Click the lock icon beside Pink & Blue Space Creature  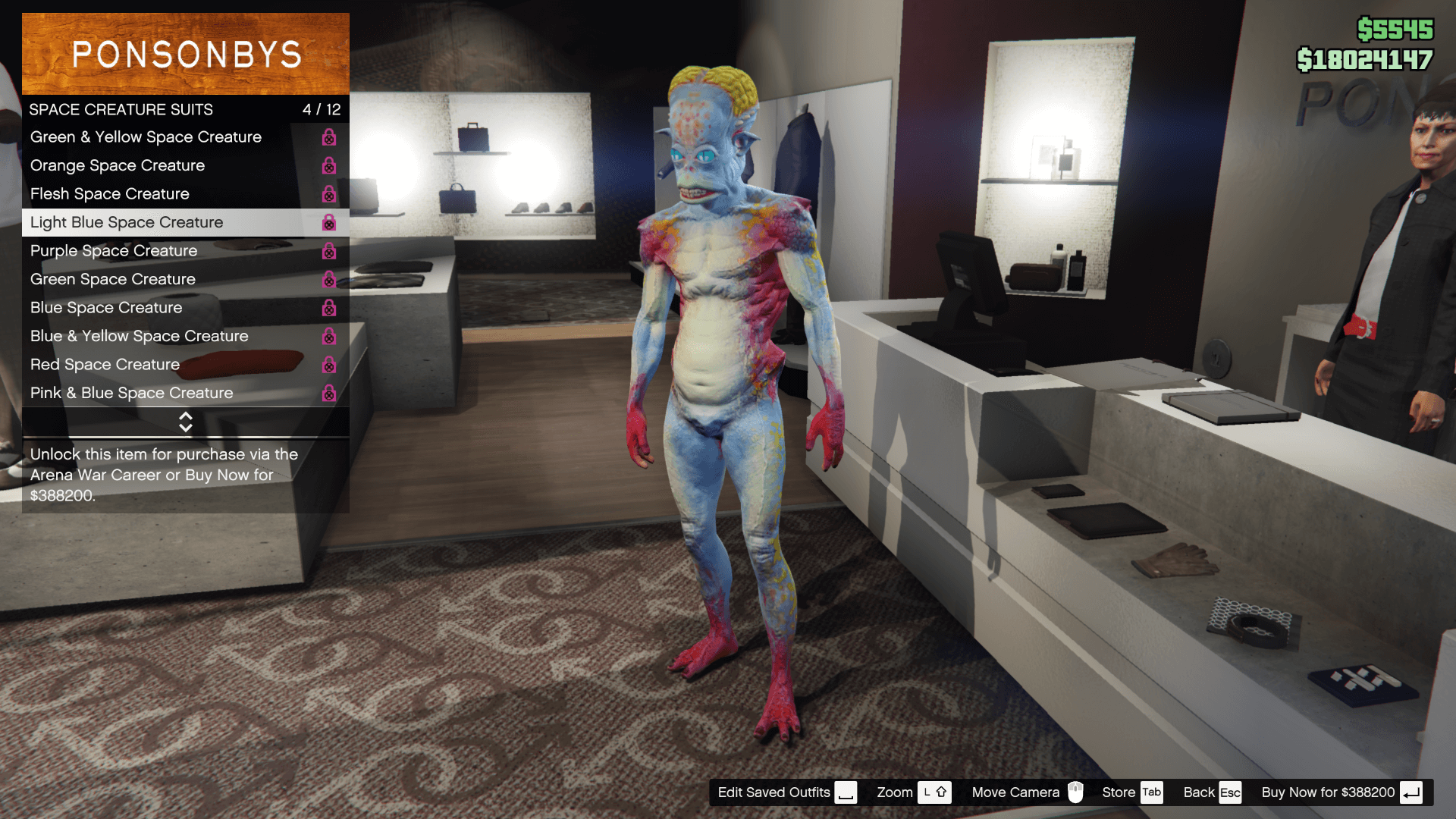pyautogui.click(x=328, y=394)
